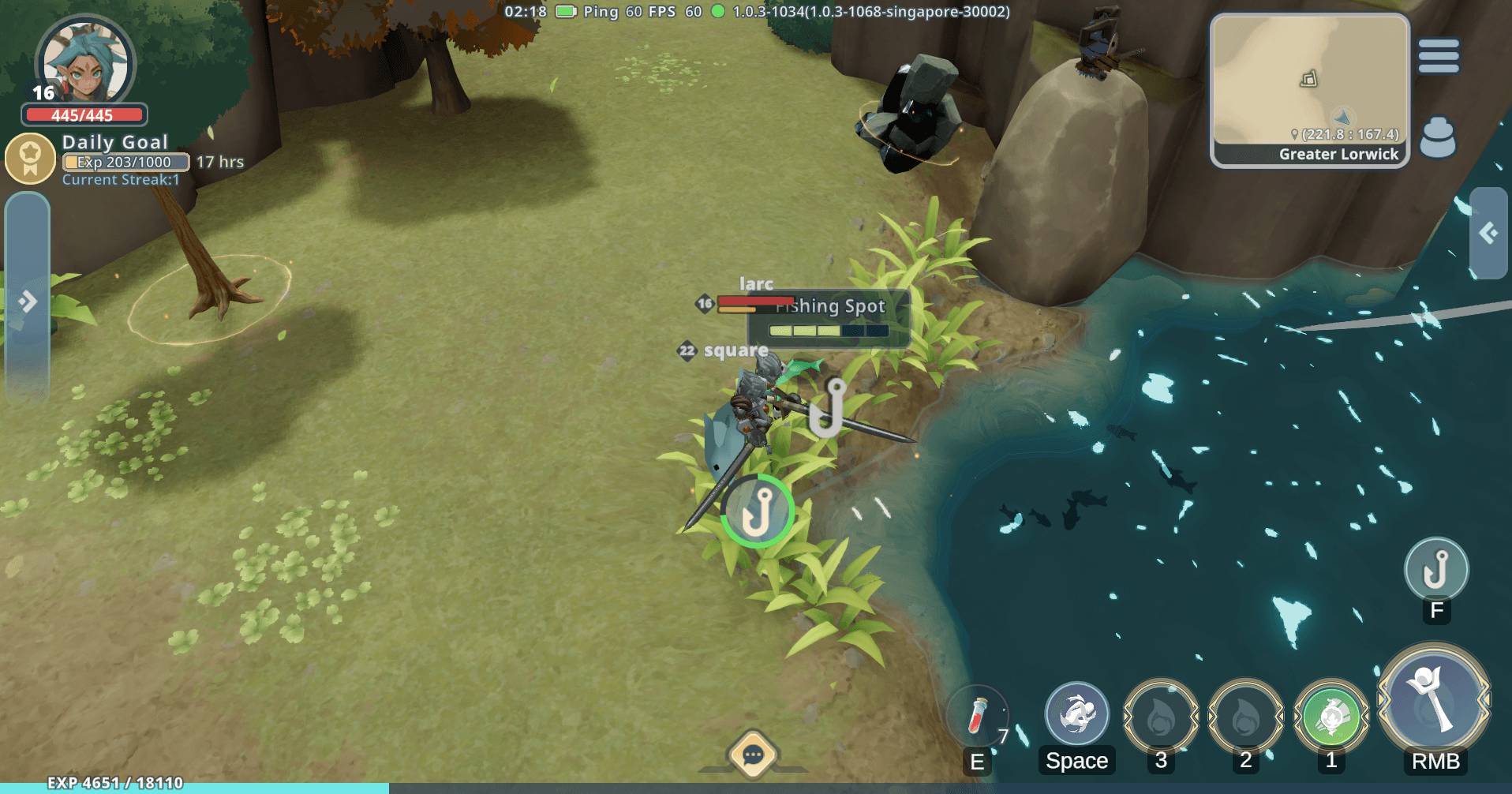Activate the green skill in slot 1
The width and height of the screenshot is (1512, 794).
(x=1330, y=717)
